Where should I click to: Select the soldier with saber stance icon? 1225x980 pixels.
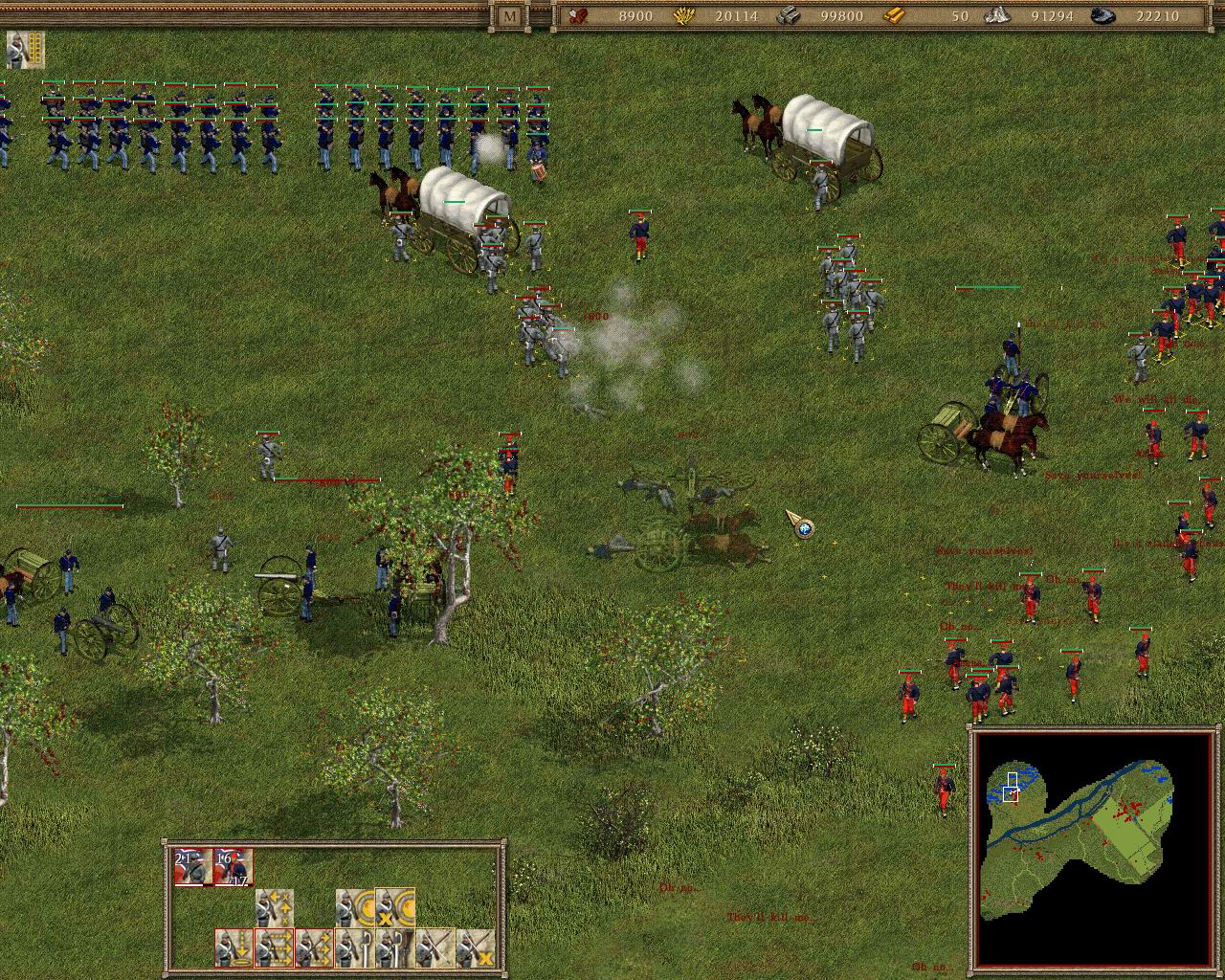[x=353, y=947]
